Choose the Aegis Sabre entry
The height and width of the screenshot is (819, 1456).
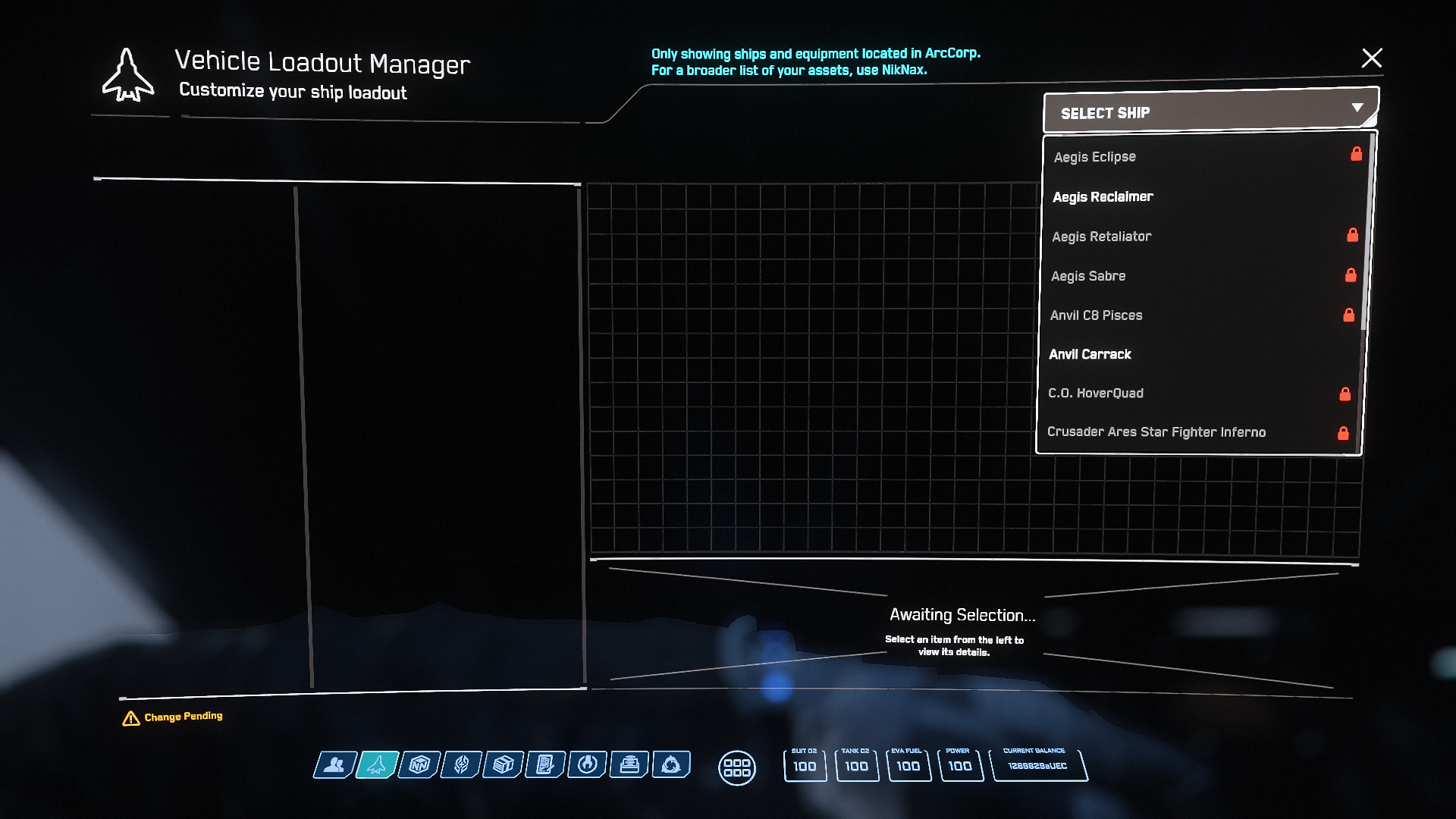(1088, 276)
